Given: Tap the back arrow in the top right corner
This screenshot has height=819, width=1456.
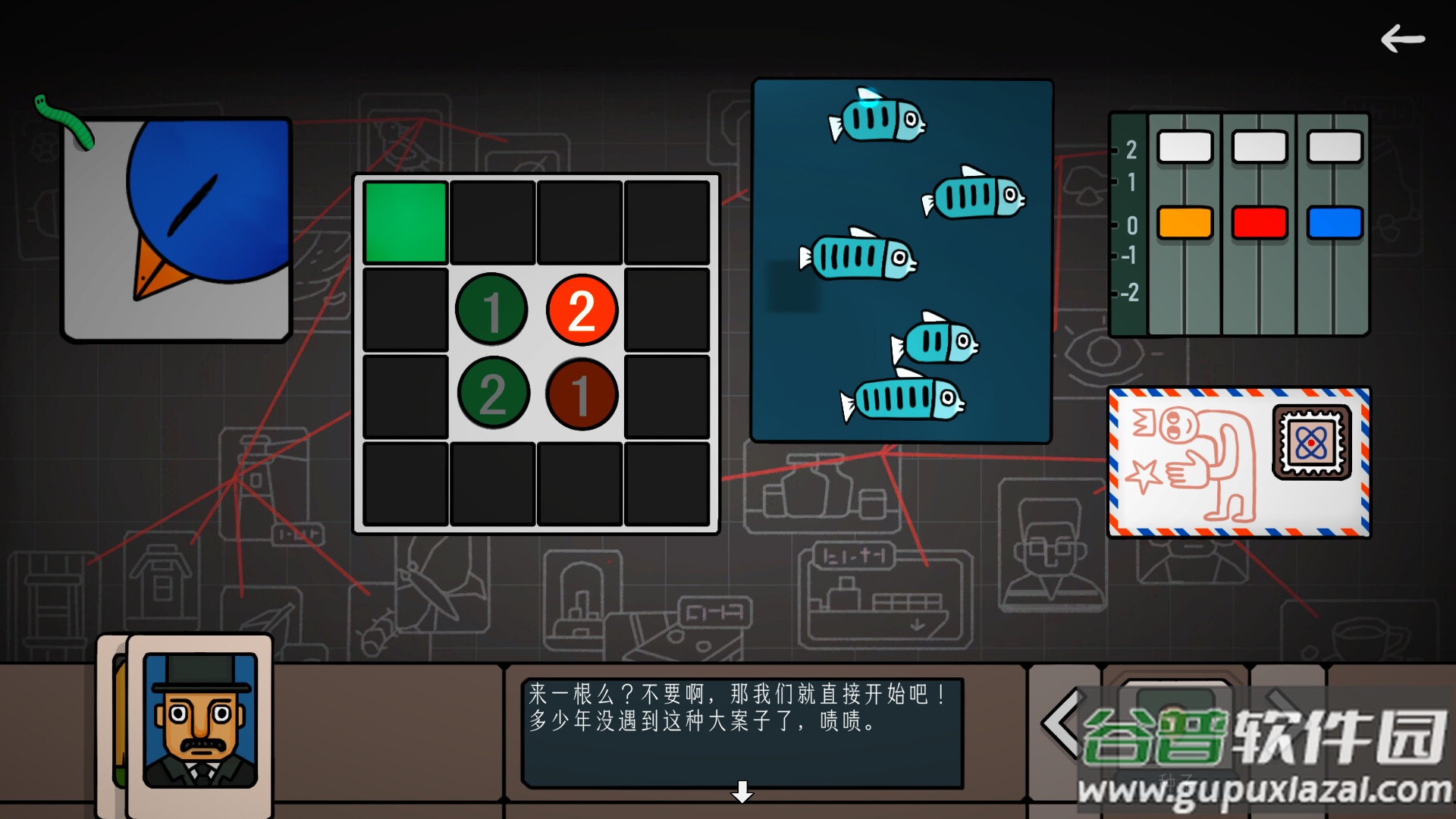Looking at the screenshot, I should click(x=1404, y=39).
